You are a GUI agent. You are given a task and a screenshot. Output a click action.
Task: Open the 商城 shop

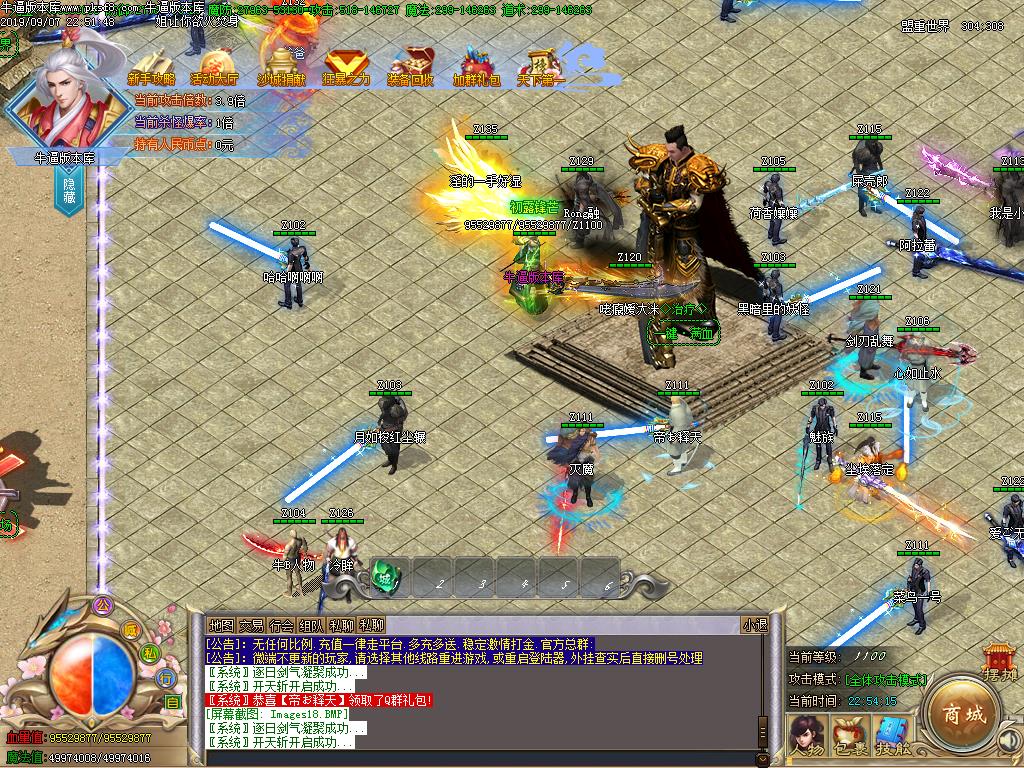pos(961,712)
